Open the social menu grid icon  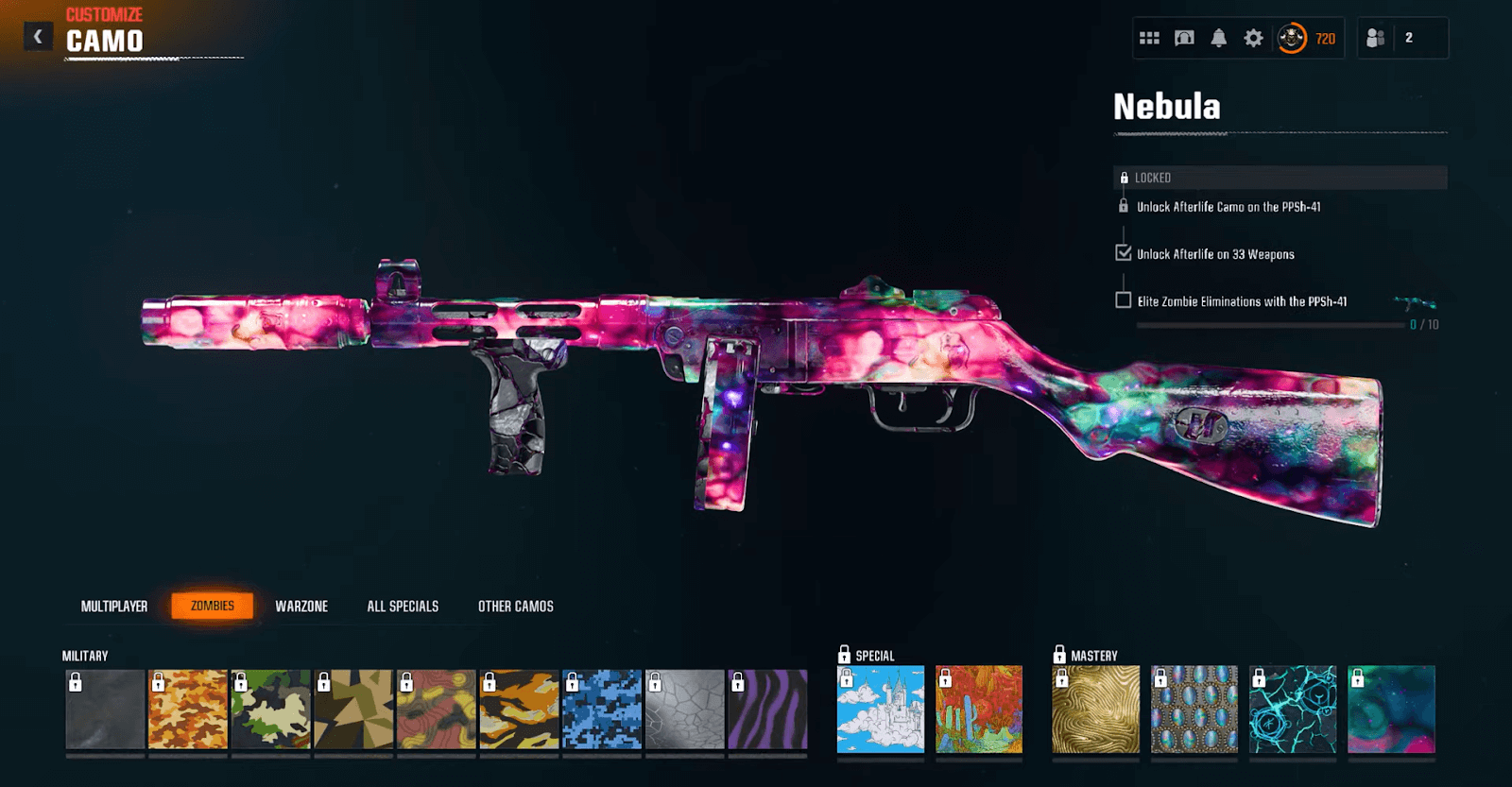(1151, 38)
